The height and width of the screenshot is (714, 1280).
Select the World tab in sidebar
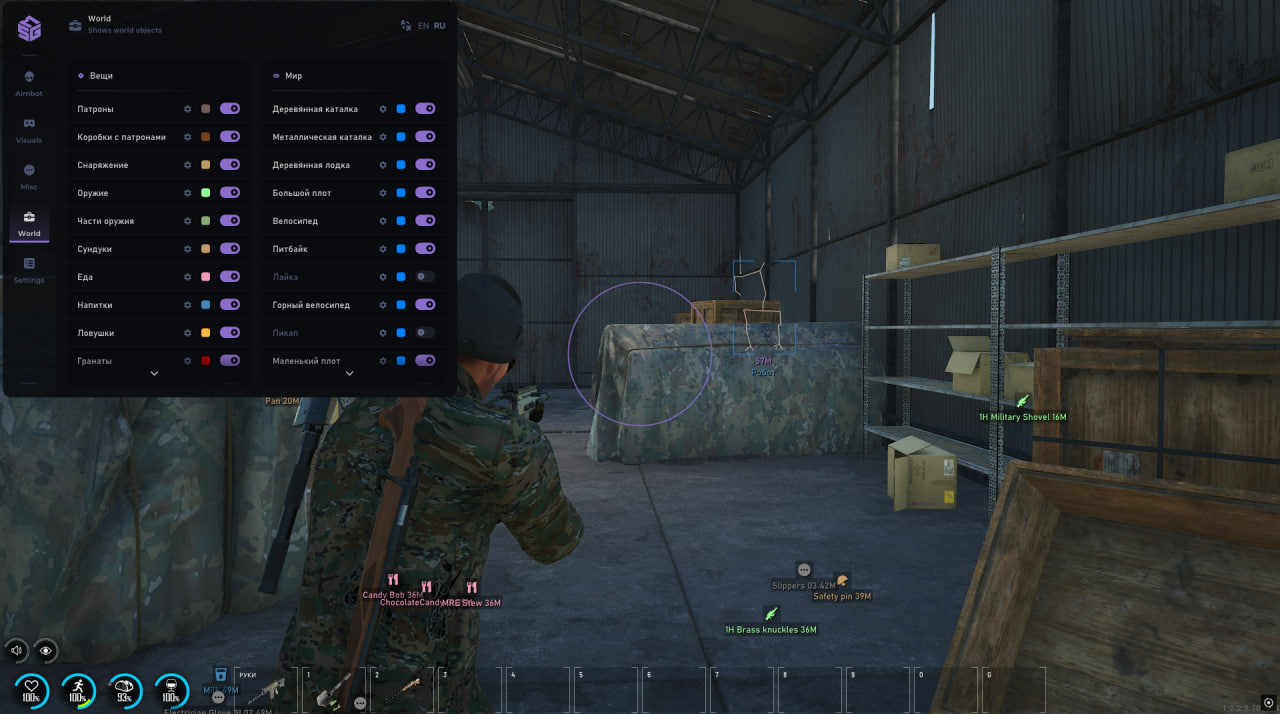[29, 223]
